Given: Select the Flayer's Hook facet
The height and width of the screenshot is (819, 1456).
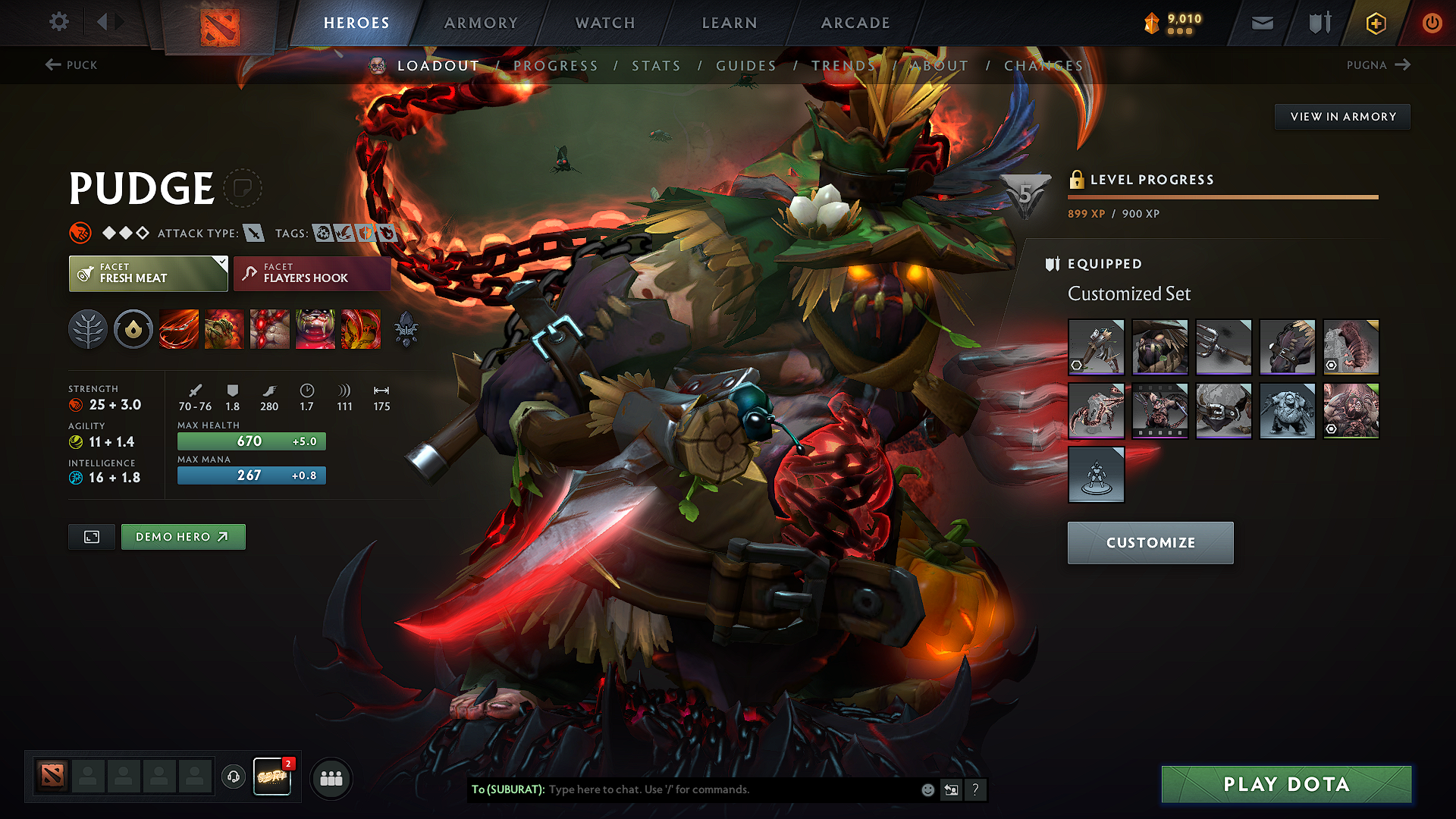Looking at the screenshot, I should (x=311, y=274).
